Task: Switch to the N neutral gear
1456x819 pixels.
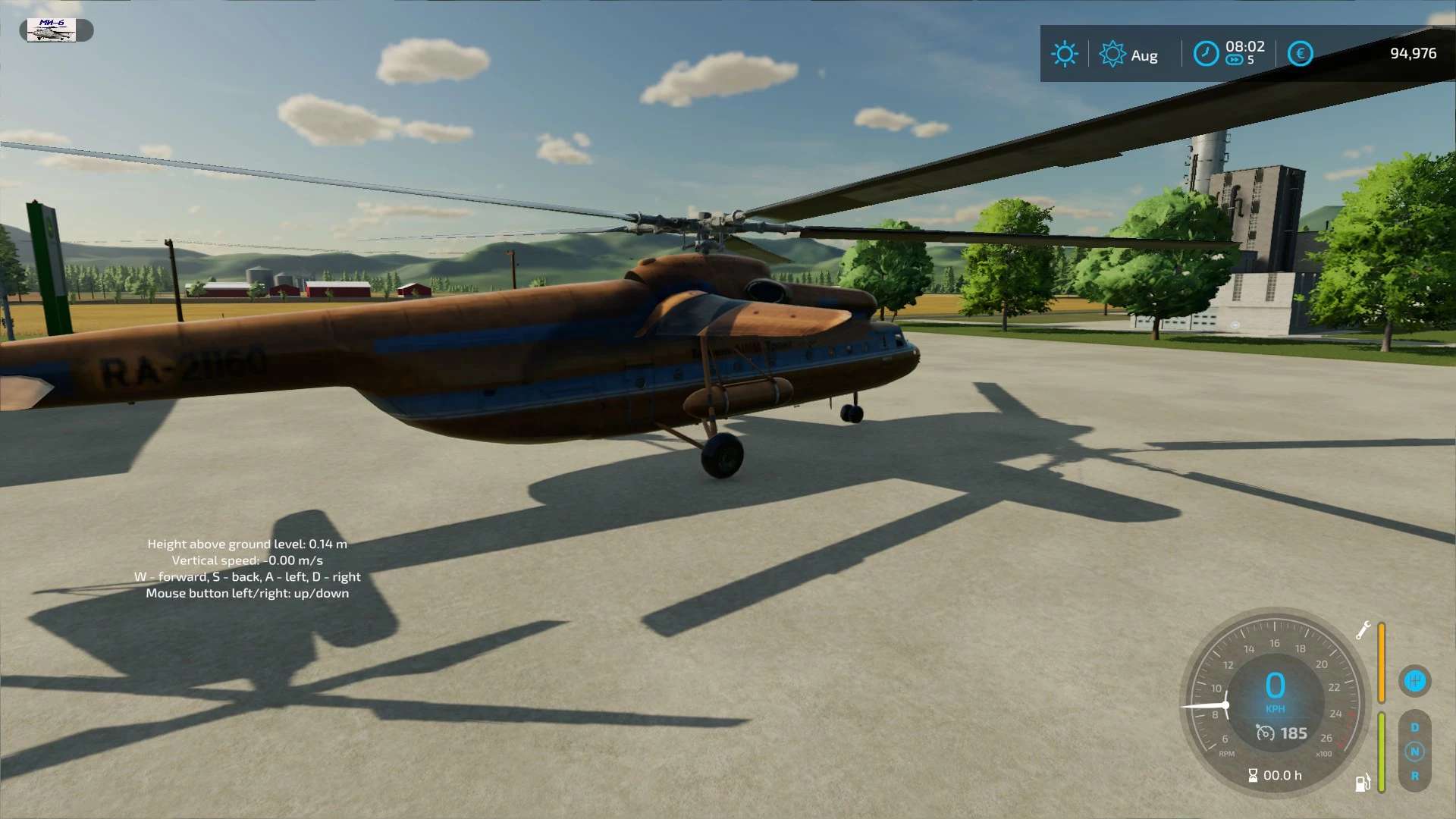Action: [x=1414, y=752]
